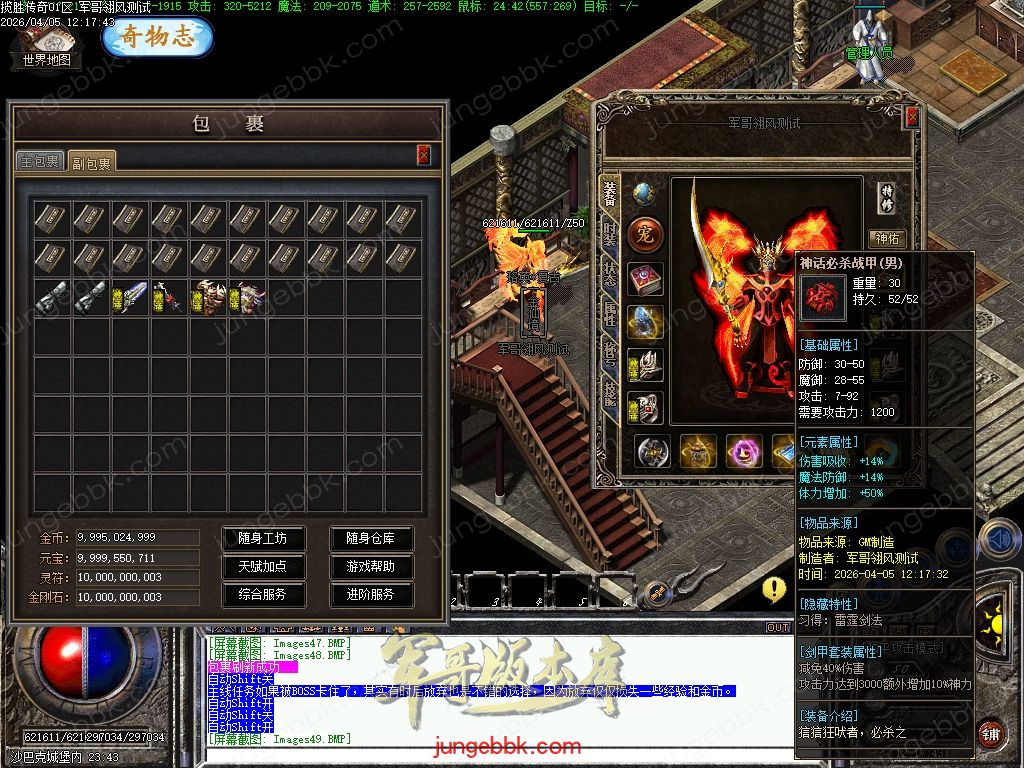Select the 宠 pet icon

tap(645, 236)
